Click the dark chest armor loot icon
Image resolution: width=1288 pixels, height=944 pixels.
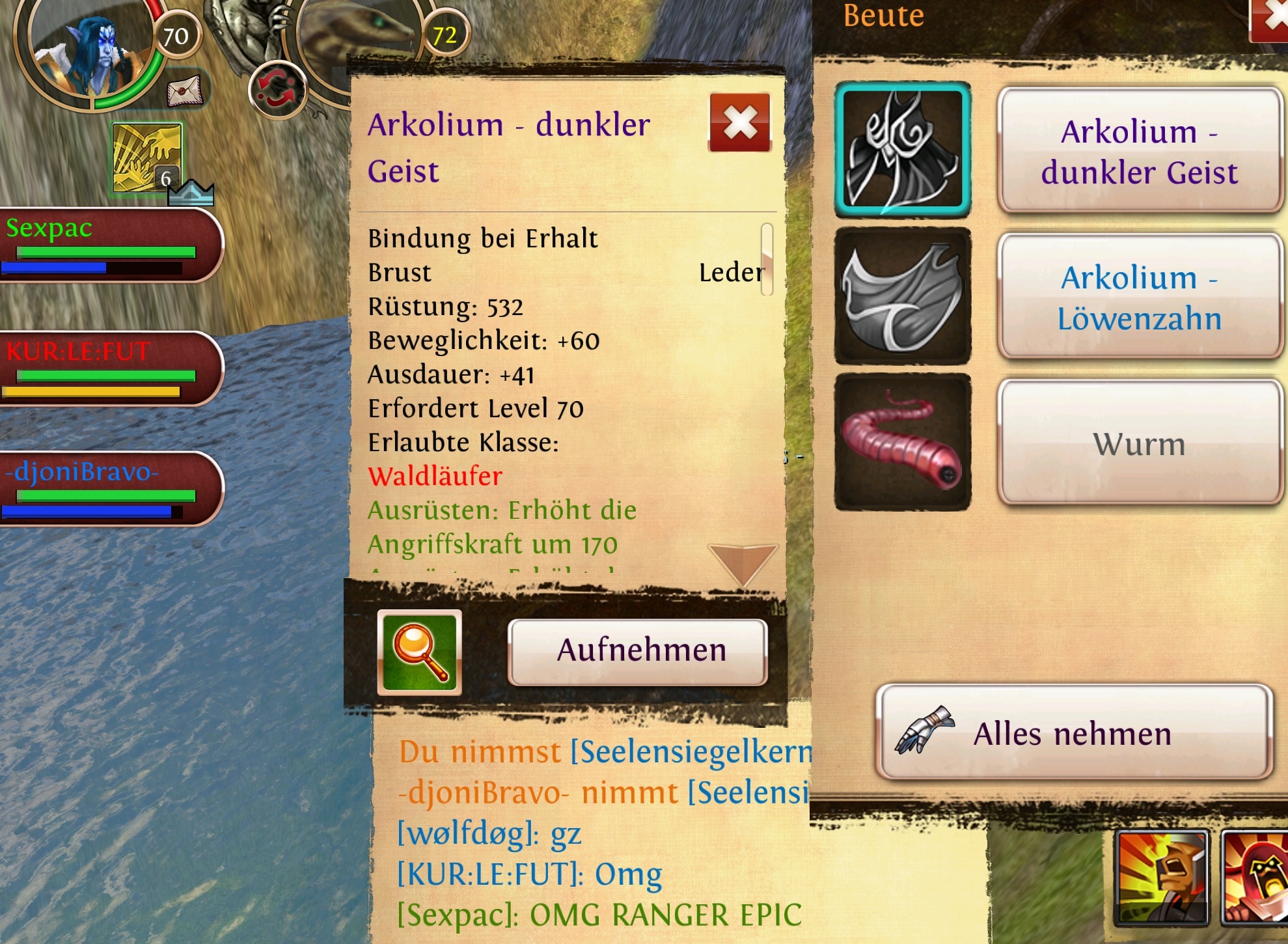point(903,149)
